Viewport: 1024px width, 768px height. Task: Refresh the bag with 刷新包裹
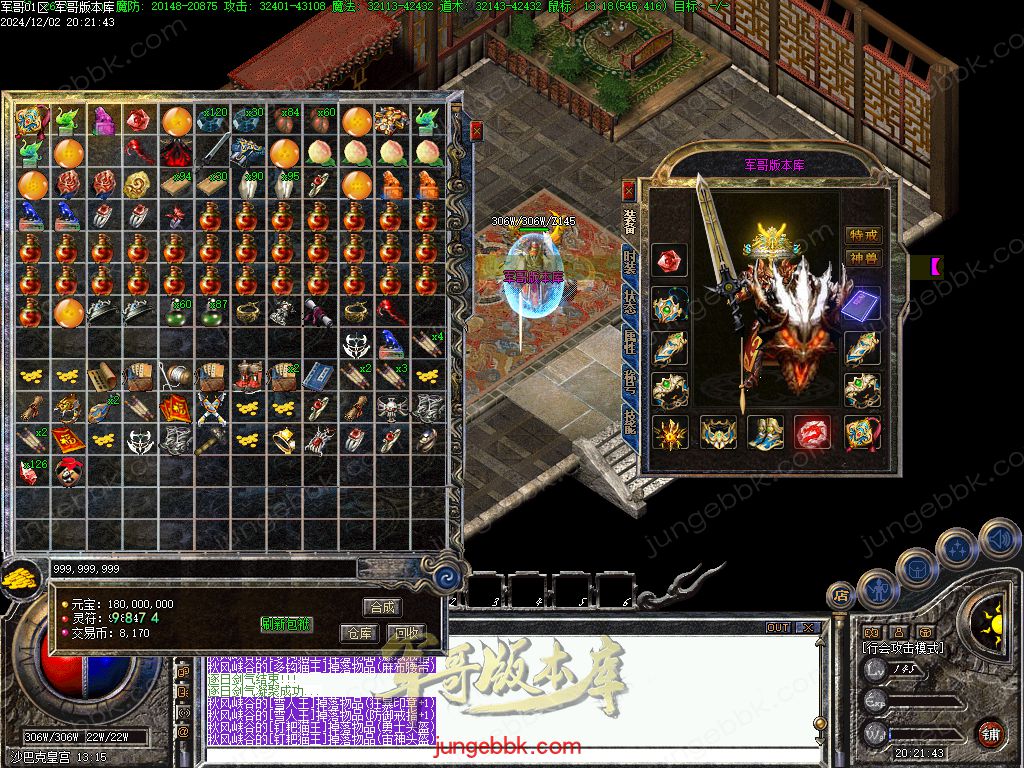click(x=286, y=624)
